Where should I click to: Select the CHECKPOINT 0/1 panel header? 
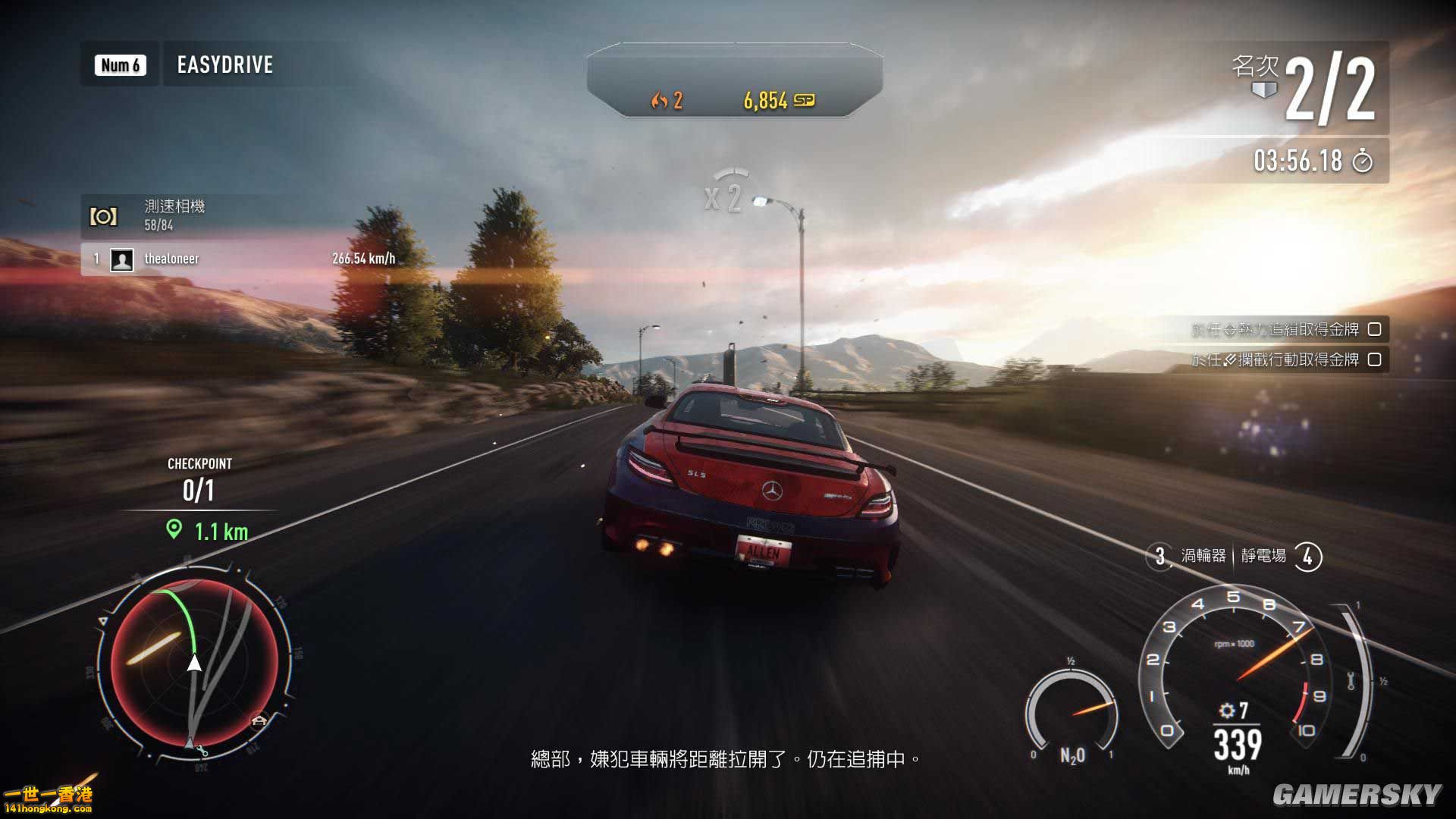199,463
